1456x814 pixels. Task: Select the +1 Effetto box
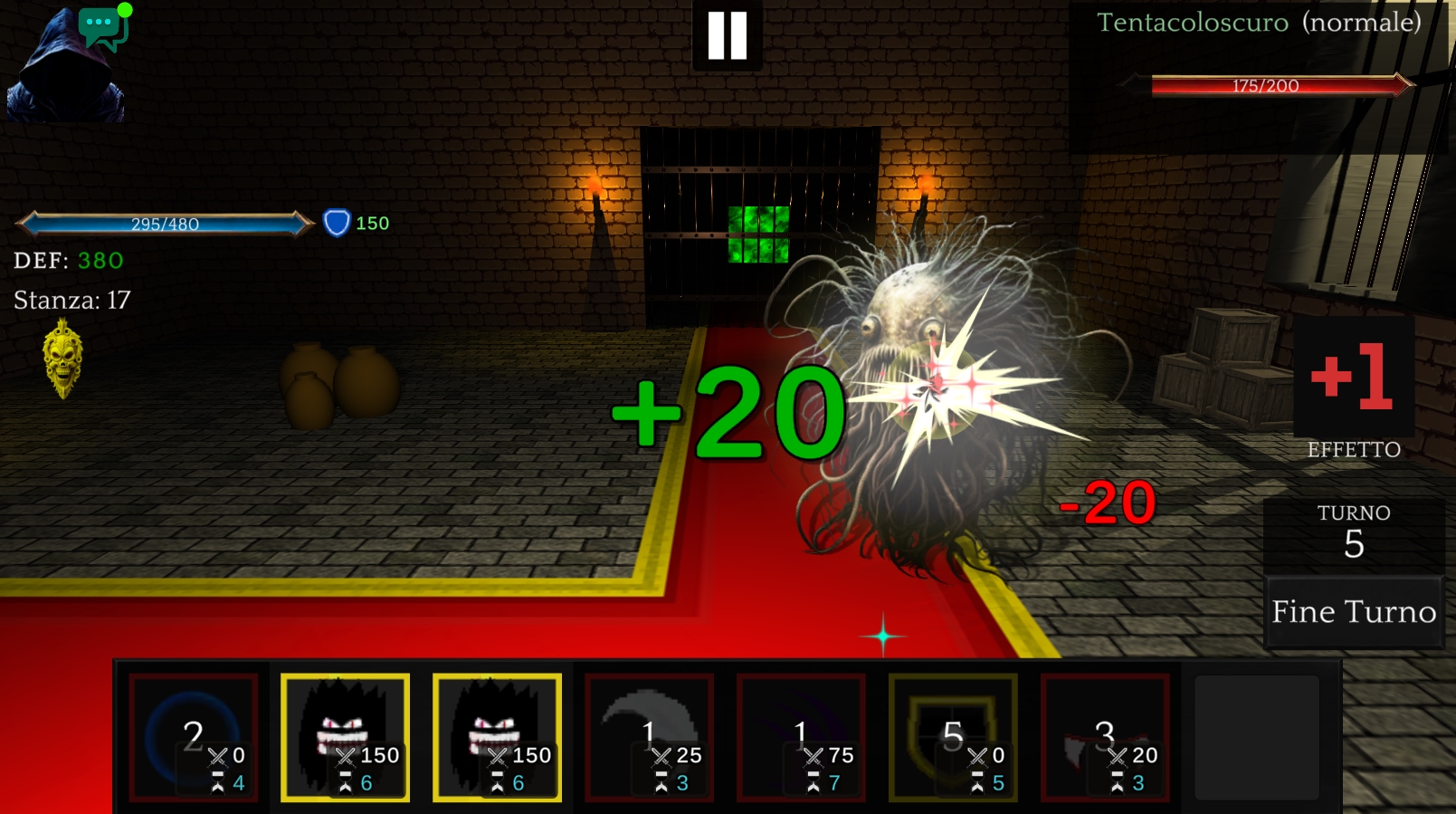pos(1354,377)
